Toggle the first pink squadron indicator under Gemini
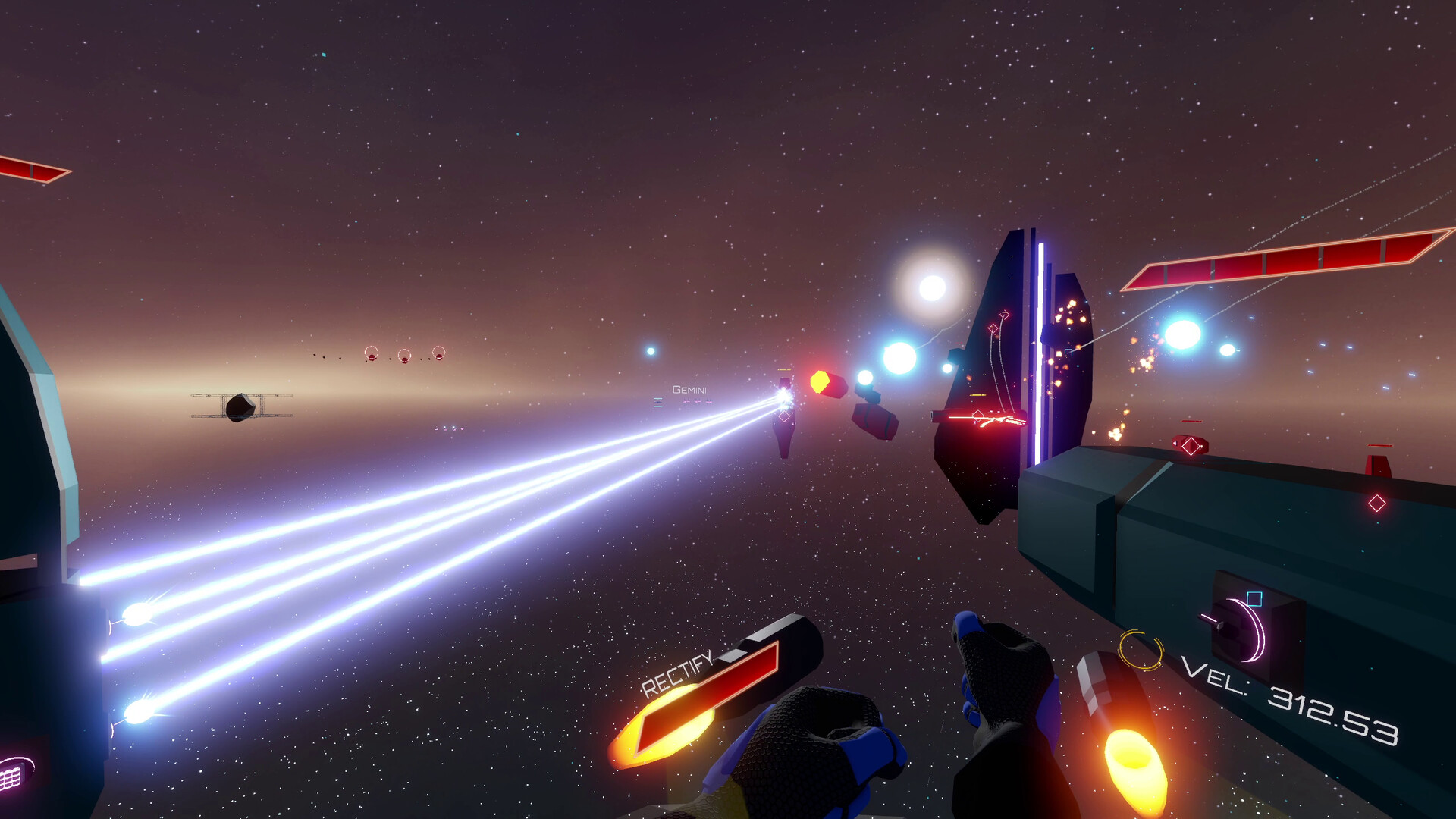The width and height of the screenshot is (1456, 819). click(x=686, y=400)
